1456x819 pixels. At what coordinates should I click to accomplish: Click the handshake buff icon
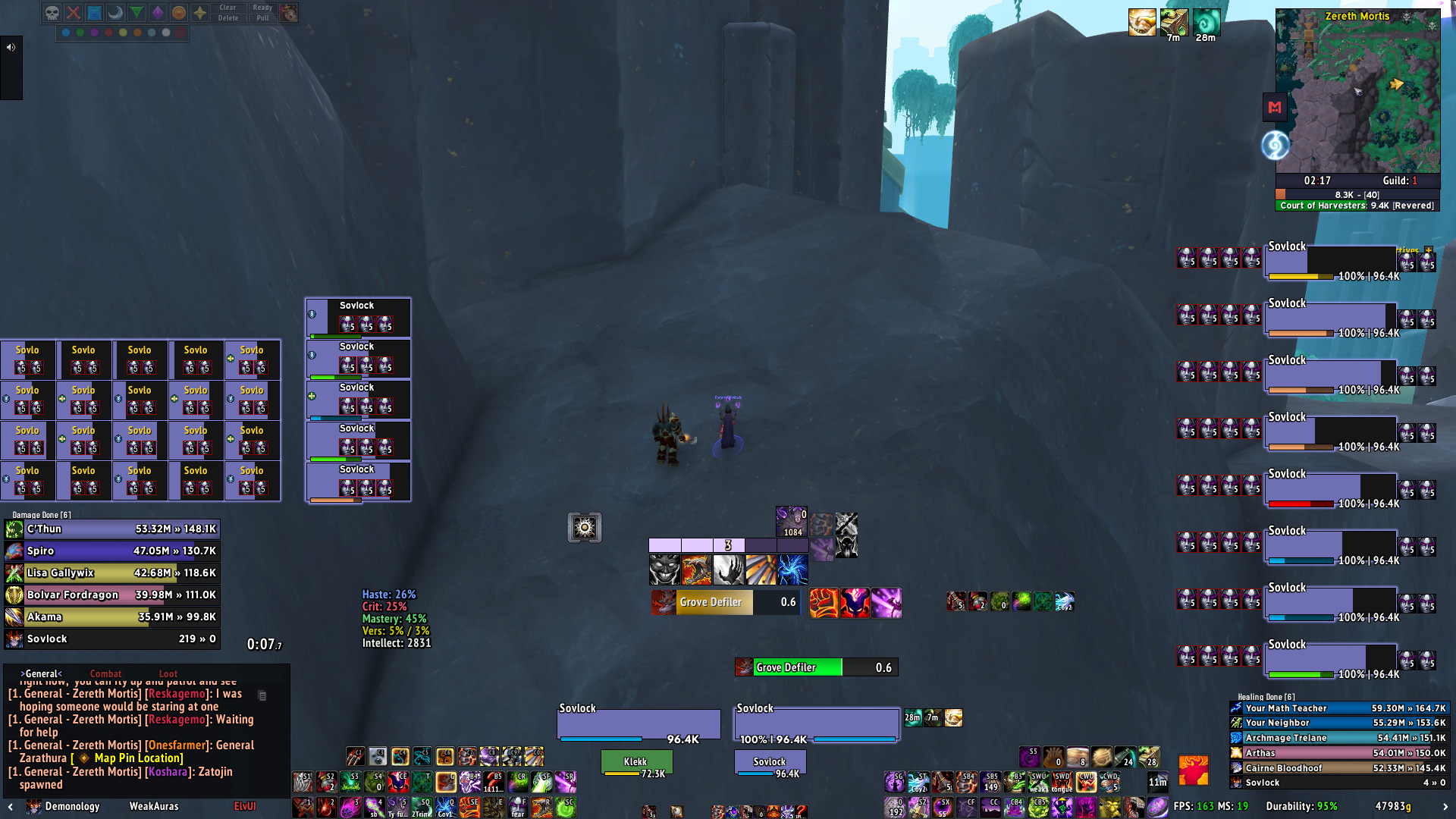tap(1141, 23)
